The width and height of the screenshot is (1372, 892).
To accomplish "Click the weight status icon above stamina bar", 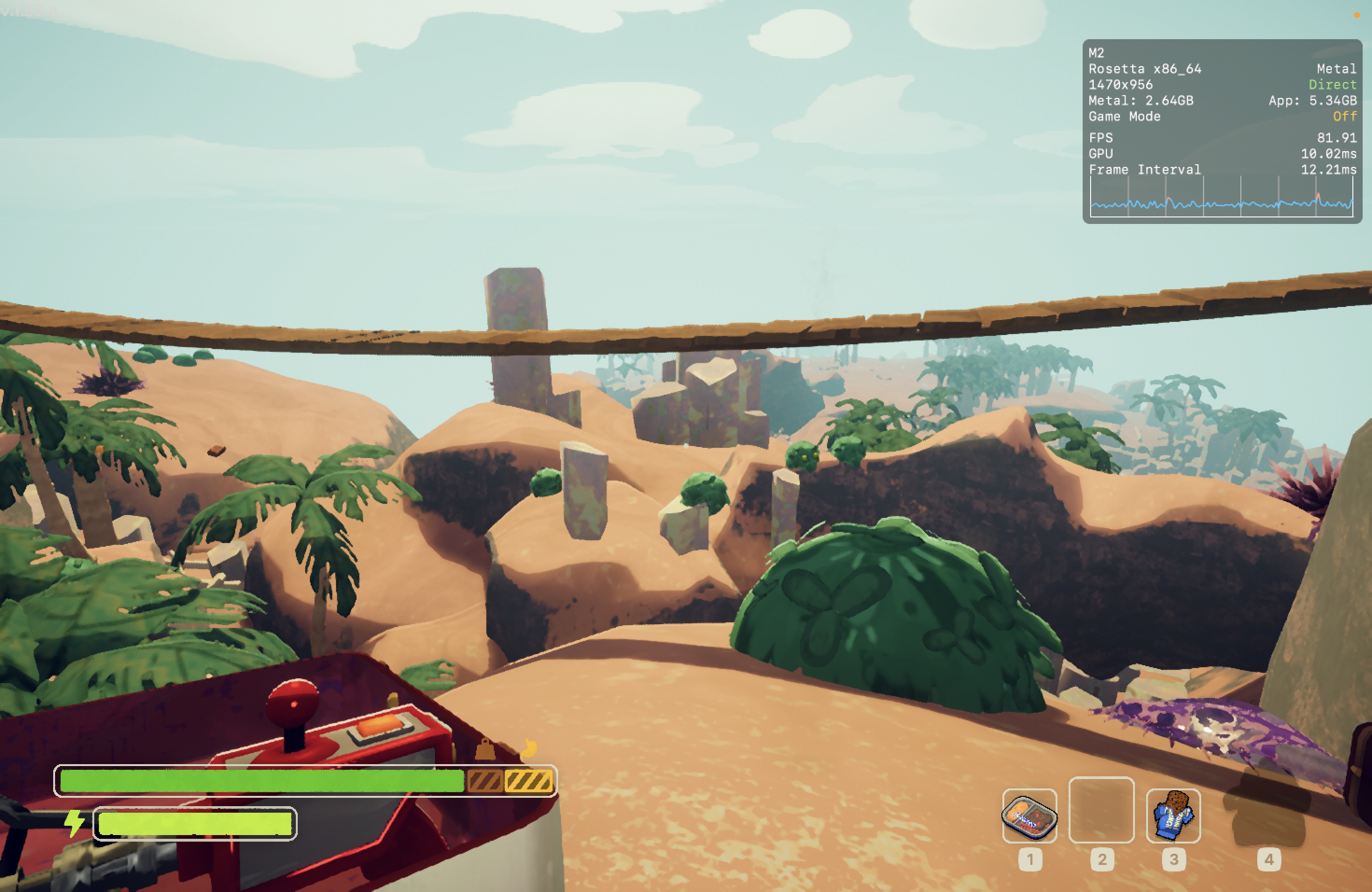I will click(x=485, y=749).
